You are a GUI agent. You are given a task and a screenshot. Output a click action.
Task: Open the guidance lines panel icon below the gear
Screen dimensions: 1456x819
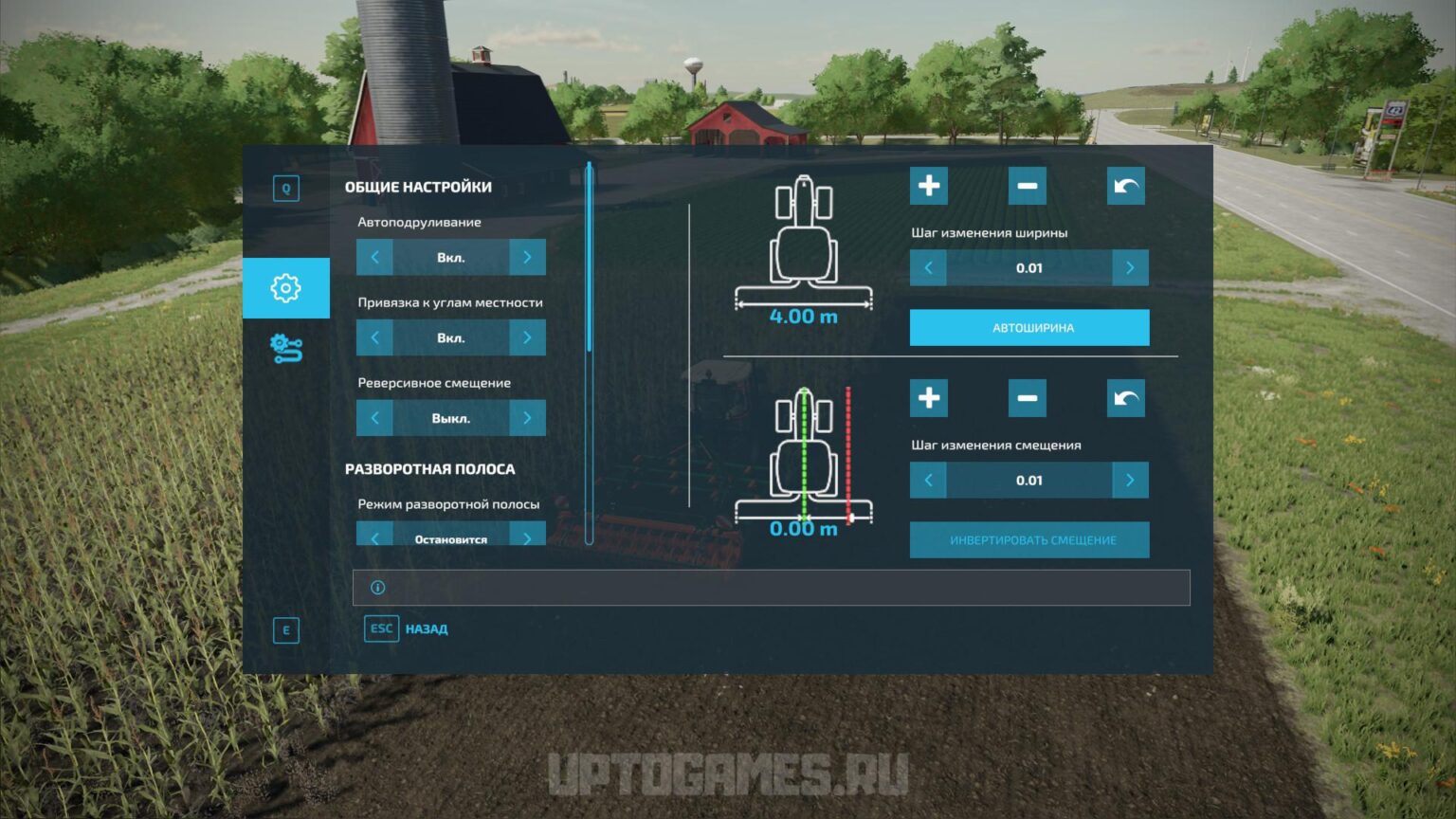(286, 347)
